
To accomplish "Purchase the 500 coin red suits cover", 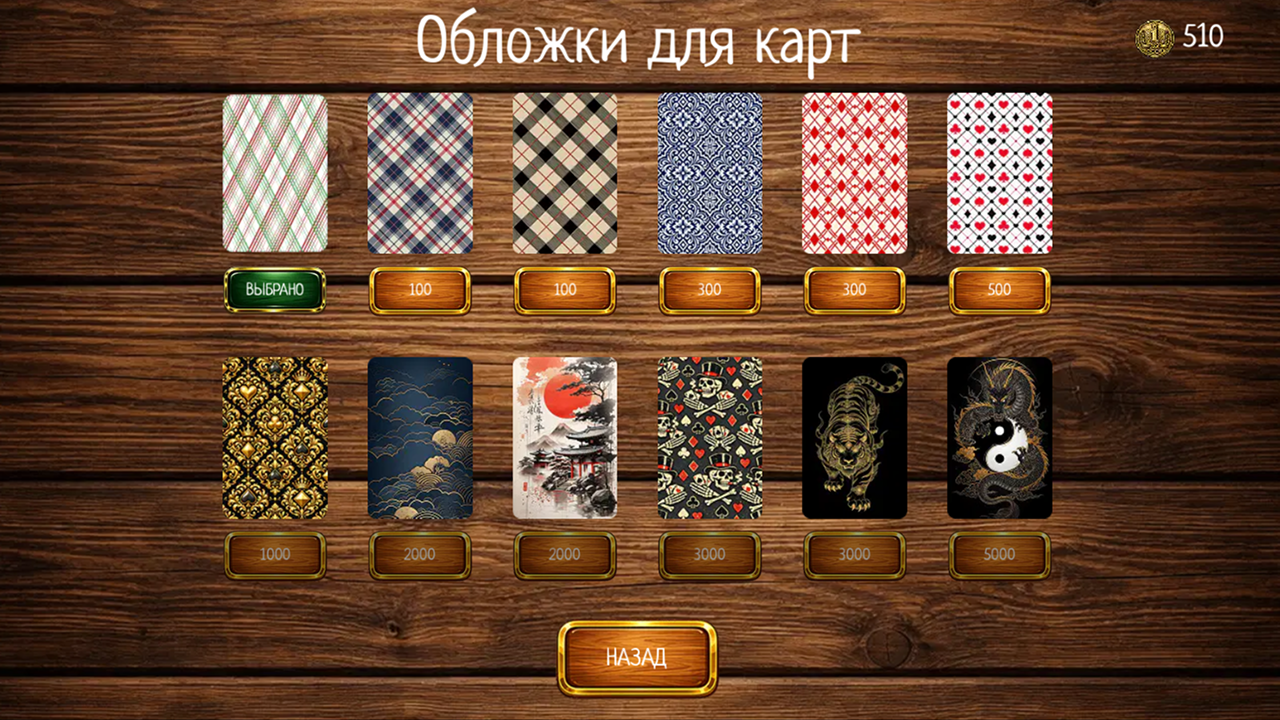I will tap(999, 289).
